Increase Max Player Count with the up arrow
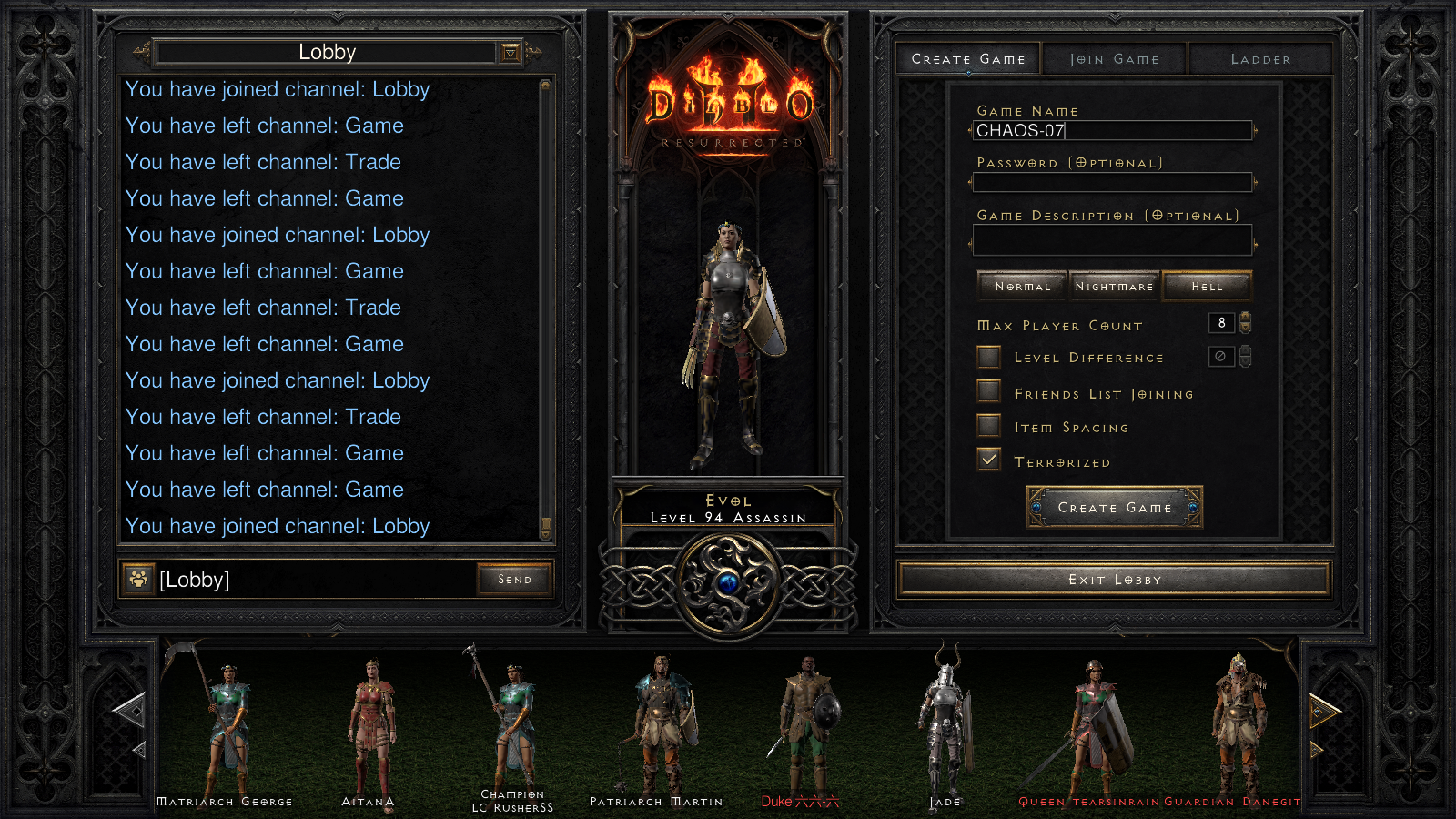Screen dimensions: 1456x819 coord(1243,318)
